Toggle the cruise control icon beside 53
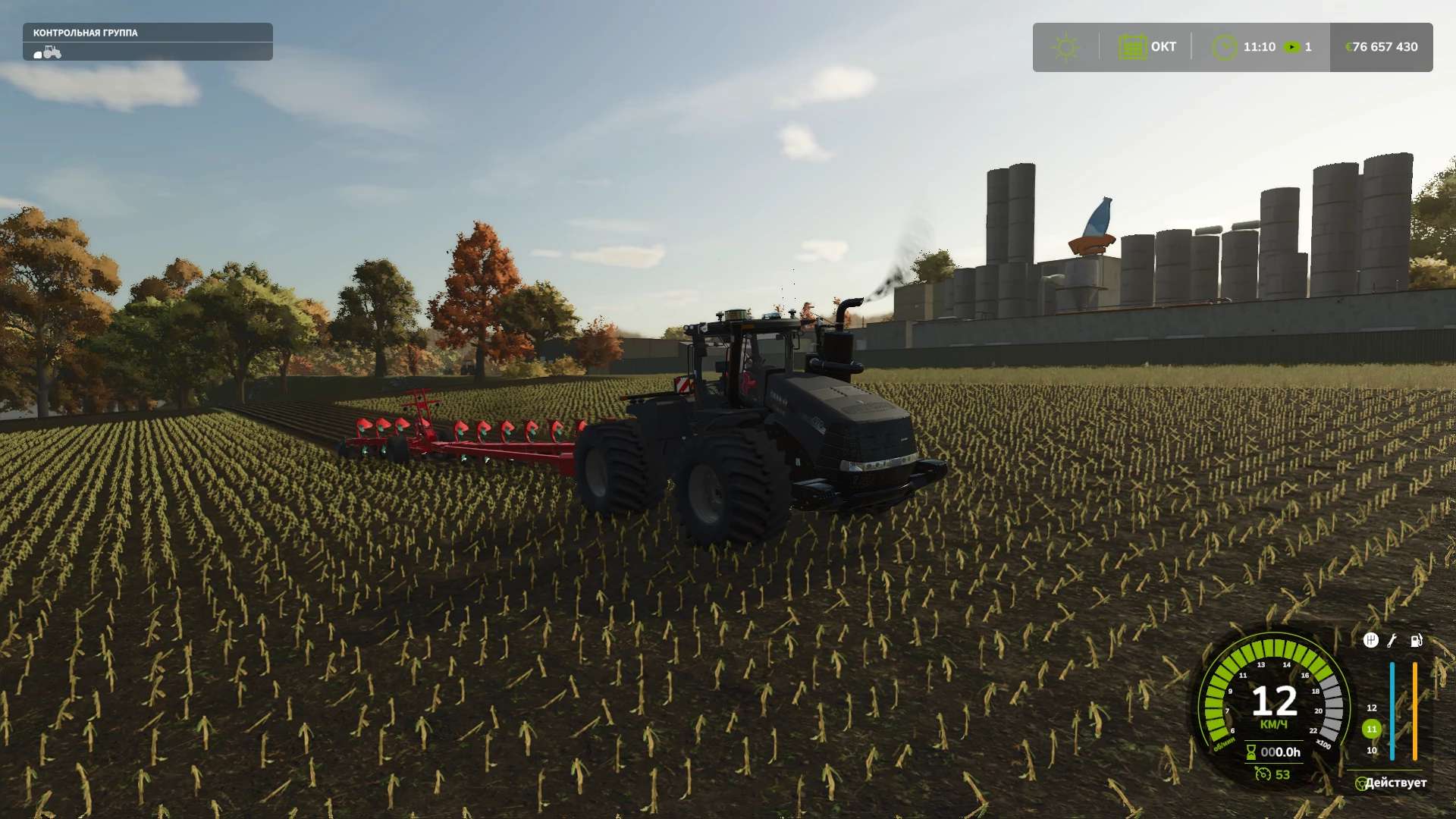Image resolution: width=1456 pixels, height=819 pixels. (1263, 773)
